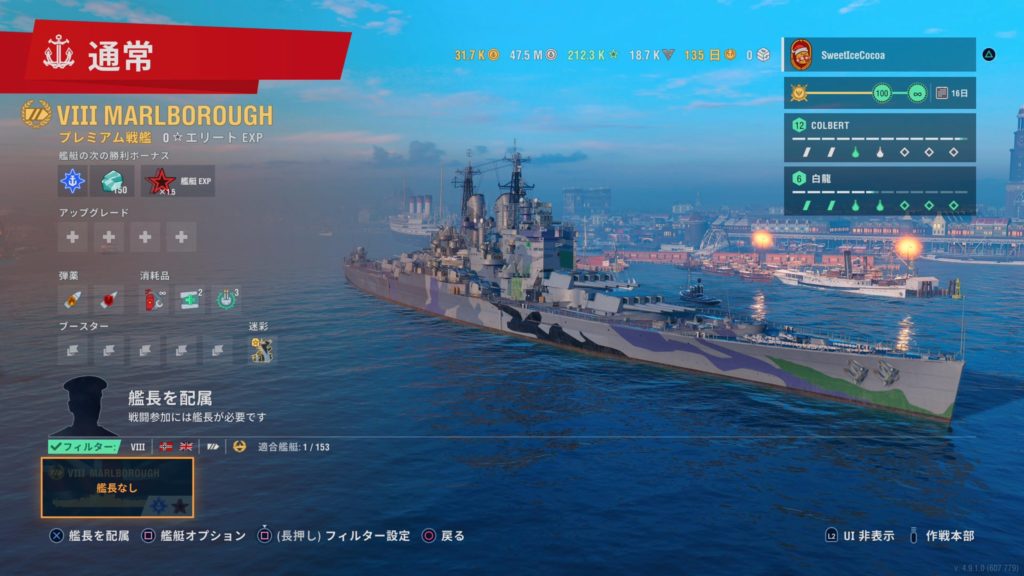
Task: Open the SweetIceCocoa player profile panel
Action: click(x=878, y=55)
